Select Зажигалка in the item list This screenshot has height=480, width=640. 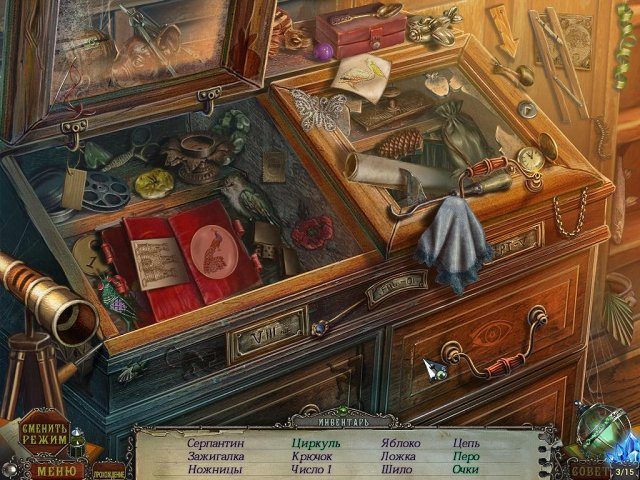coord(215,455)
